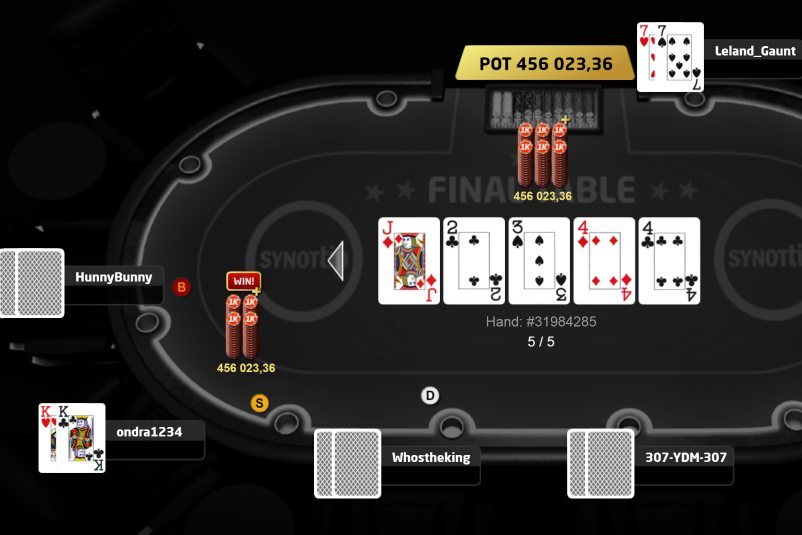
Task: Click the Jack of diamonds board card
Action: coord(409,261)
